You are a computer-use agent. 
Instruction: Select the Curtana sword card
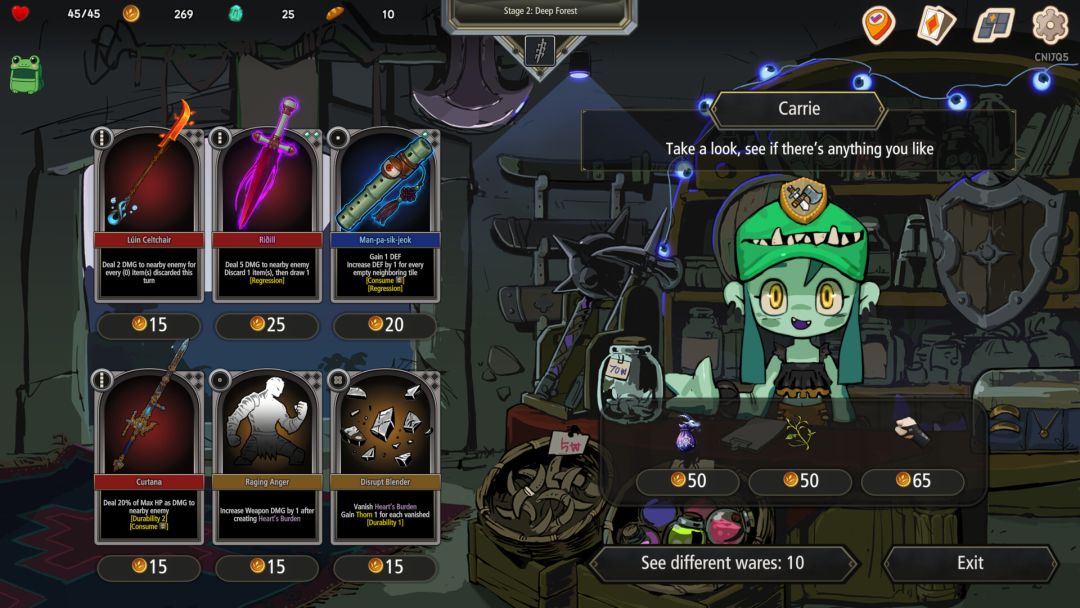pyautogui.click(x=149, y=455)
